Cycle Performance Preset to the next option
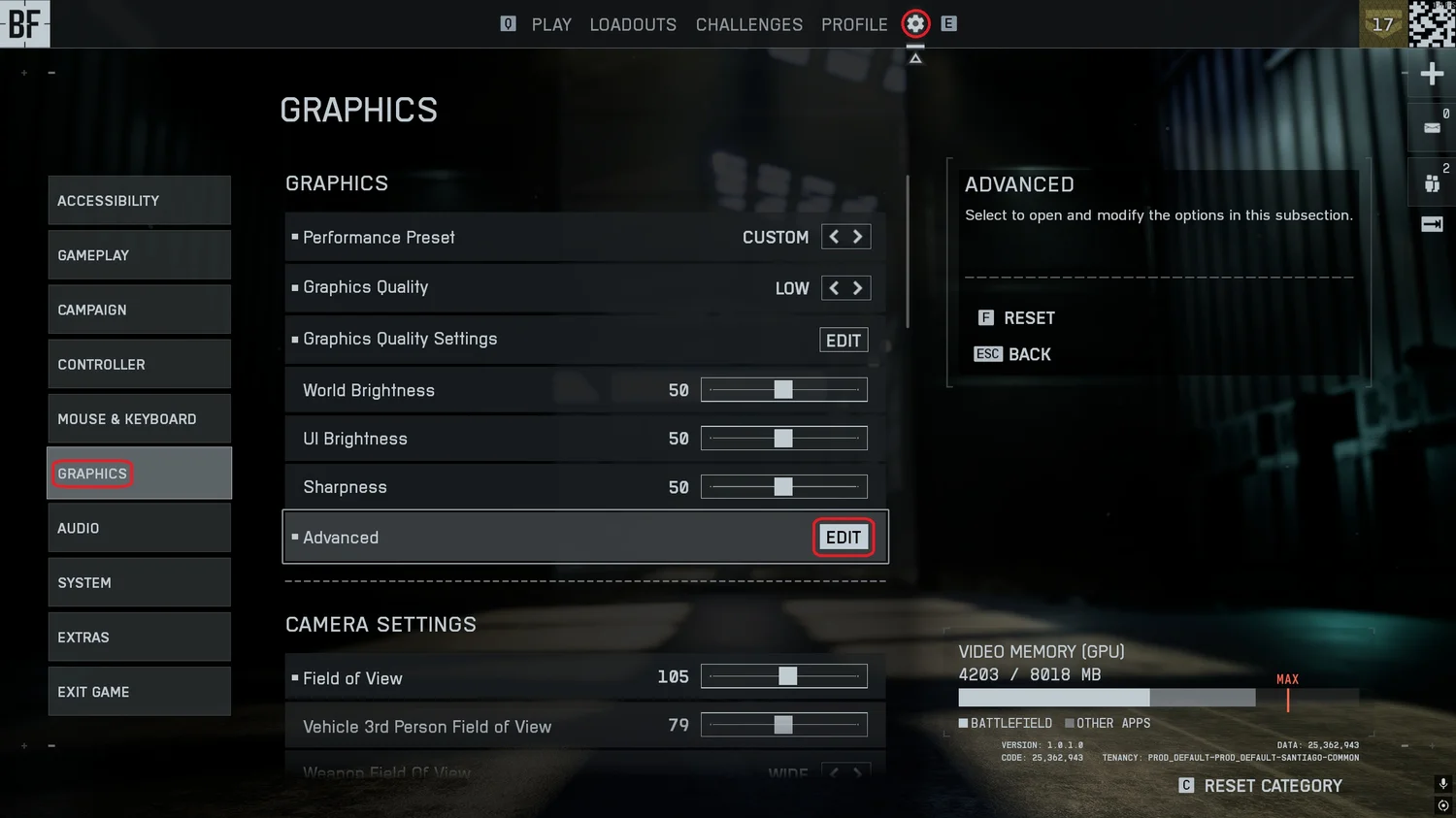 click(x=858, y=237)
